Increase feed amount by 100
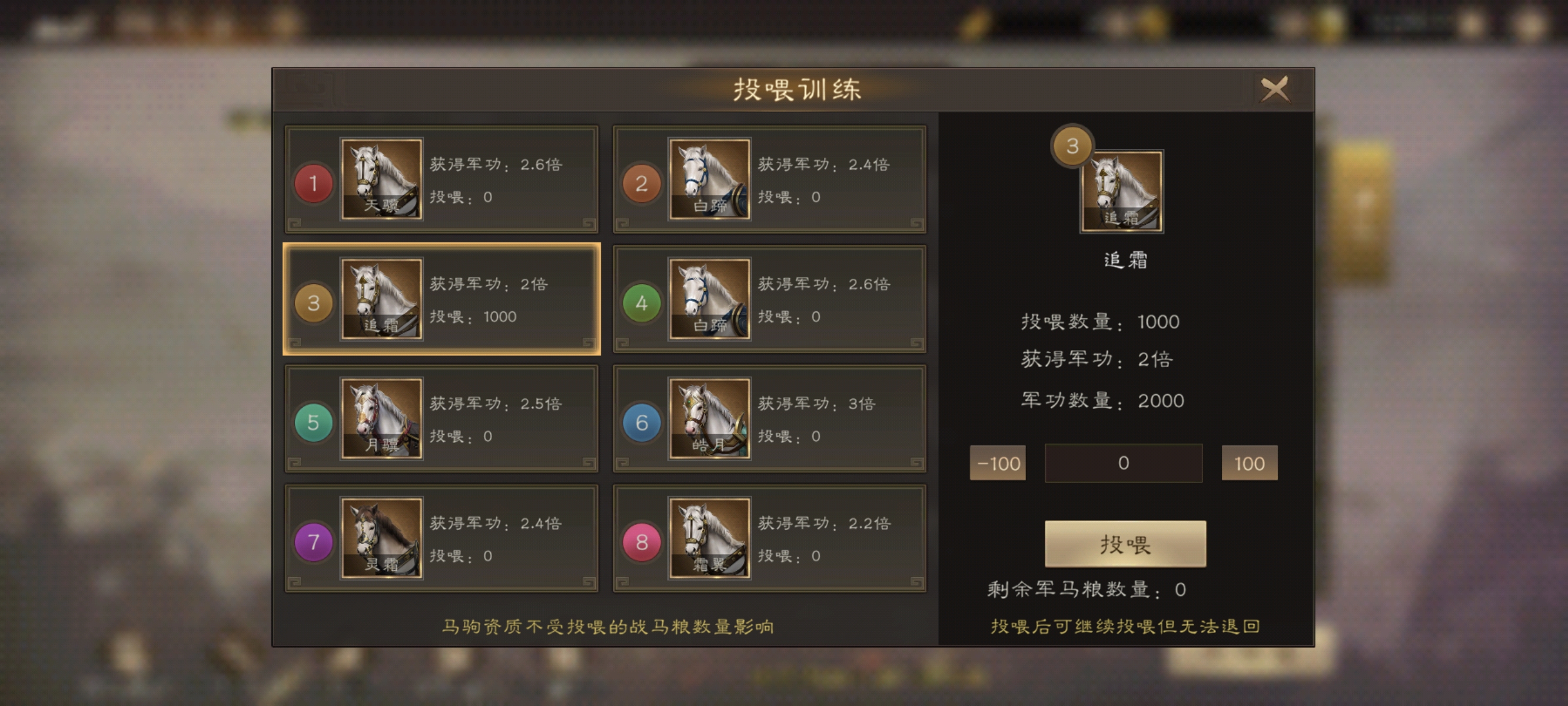 click(x=1250, y=463)
